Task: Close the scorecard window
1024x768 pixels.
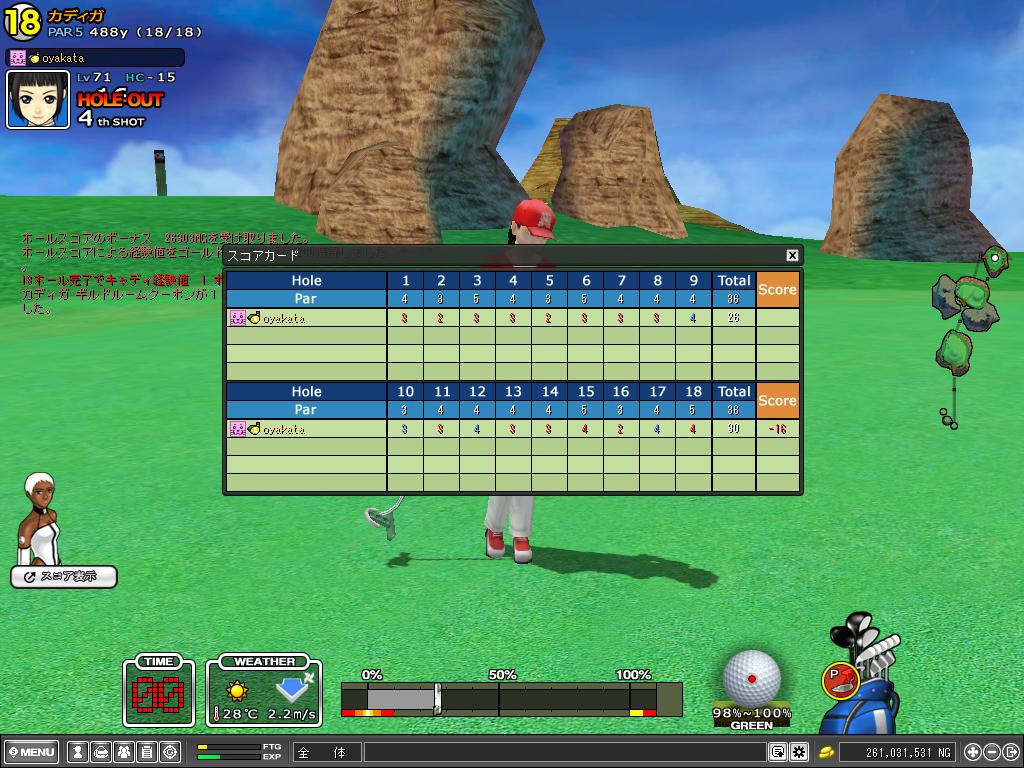Action: point(792,256)
